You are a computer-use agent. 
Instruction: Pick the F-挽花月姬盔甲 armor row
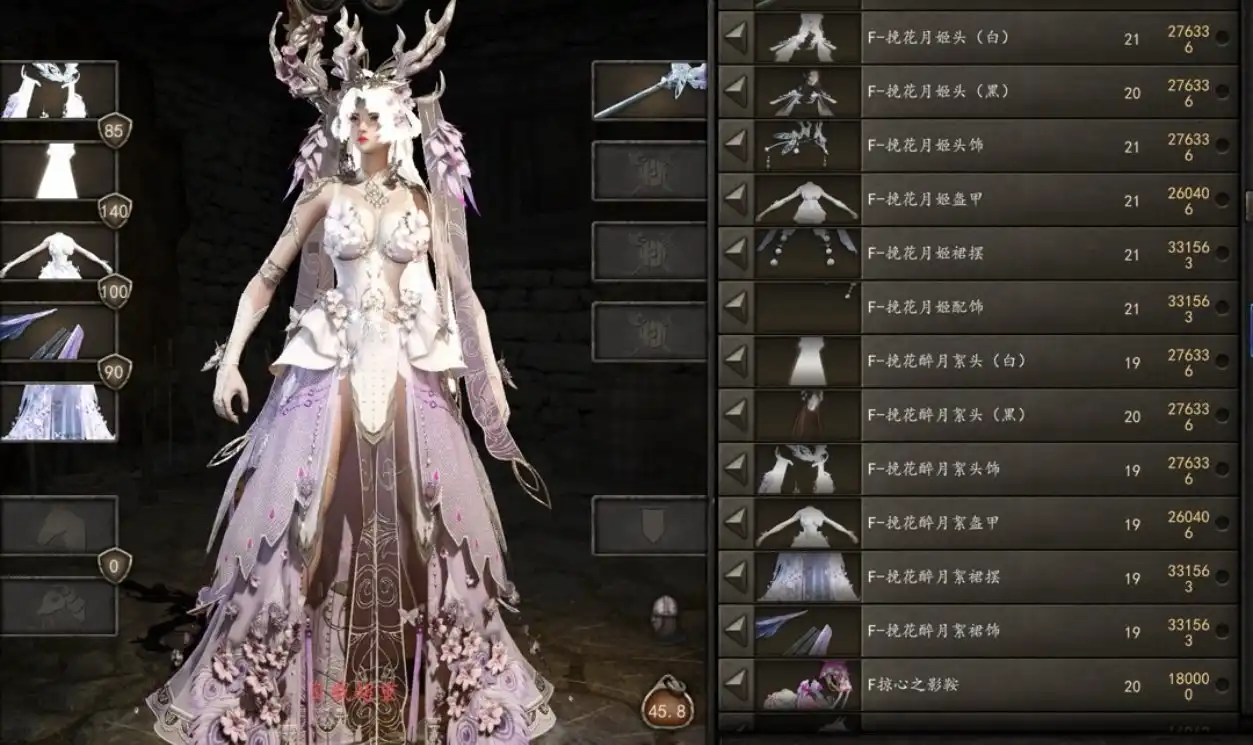[980, 200]
